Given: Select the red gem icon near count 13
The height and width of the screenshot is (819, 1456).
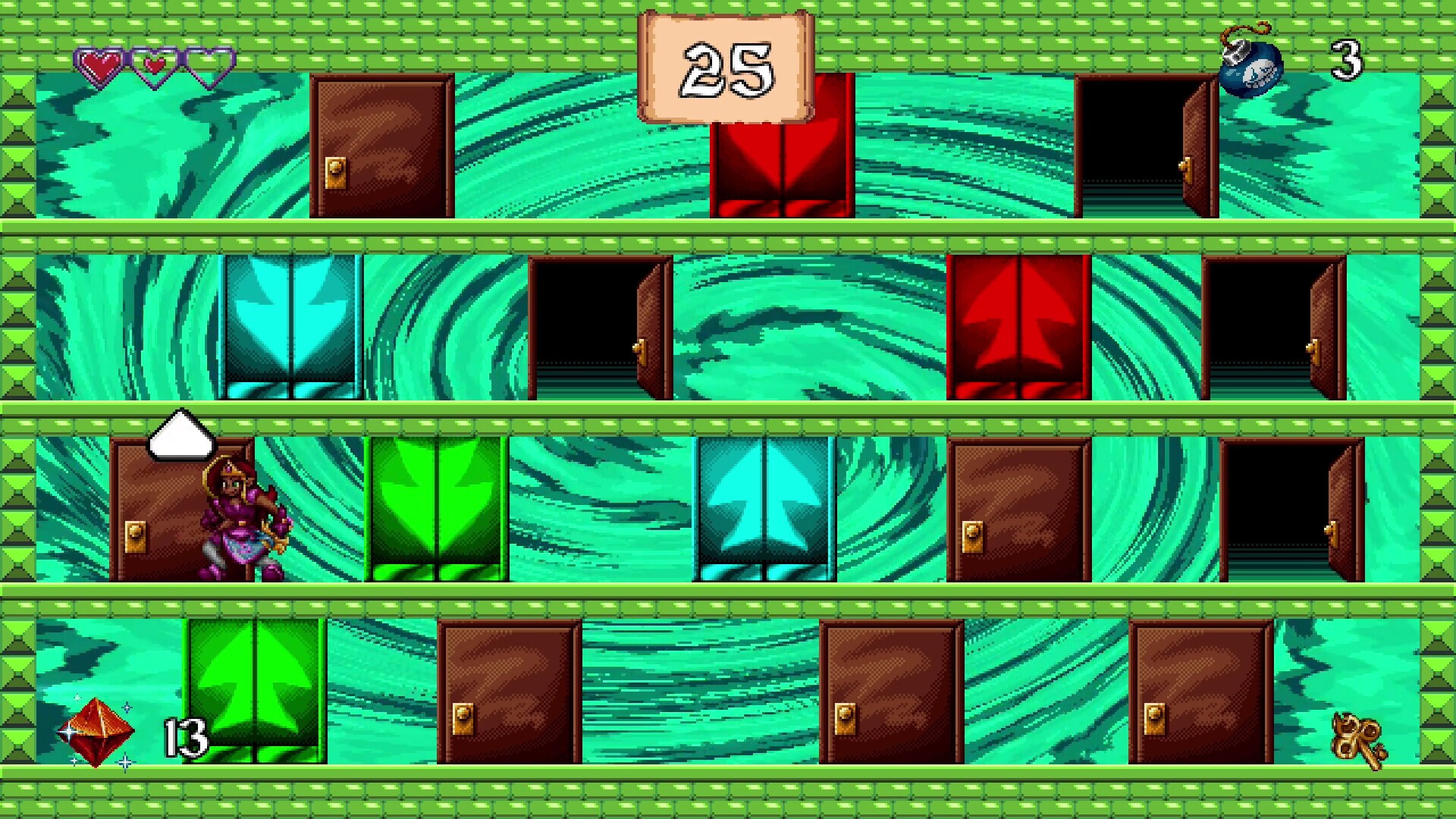Looking at the screenshot, I should point(95,732).
